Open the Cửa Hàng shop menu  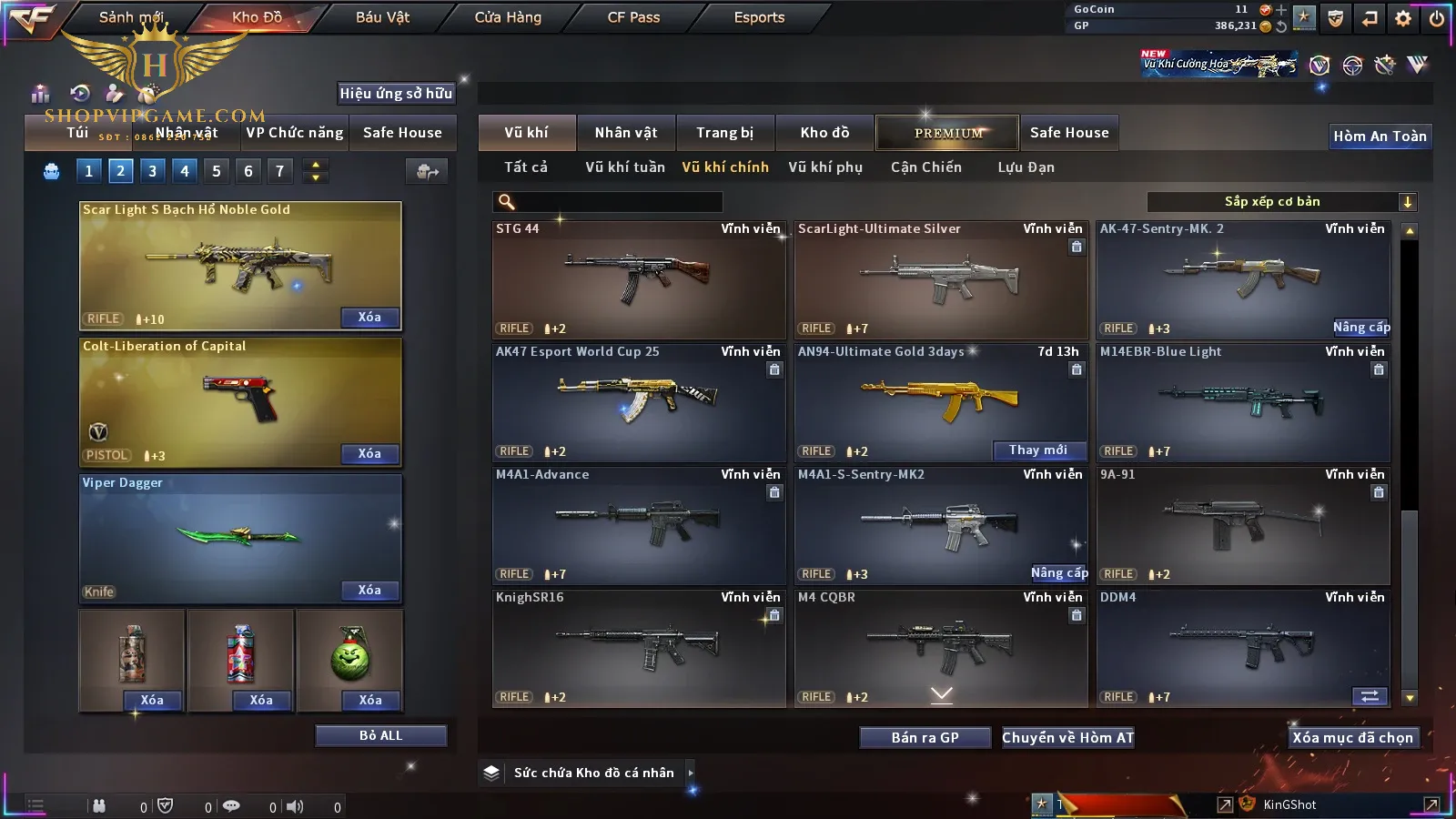tap(508, 17)
